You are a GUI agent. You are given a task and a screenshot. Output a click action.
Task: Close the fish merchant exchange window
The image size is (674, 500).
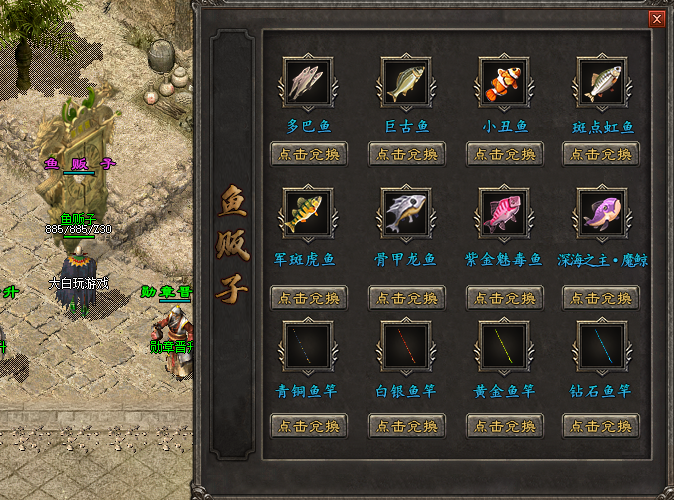coord(657,19)
